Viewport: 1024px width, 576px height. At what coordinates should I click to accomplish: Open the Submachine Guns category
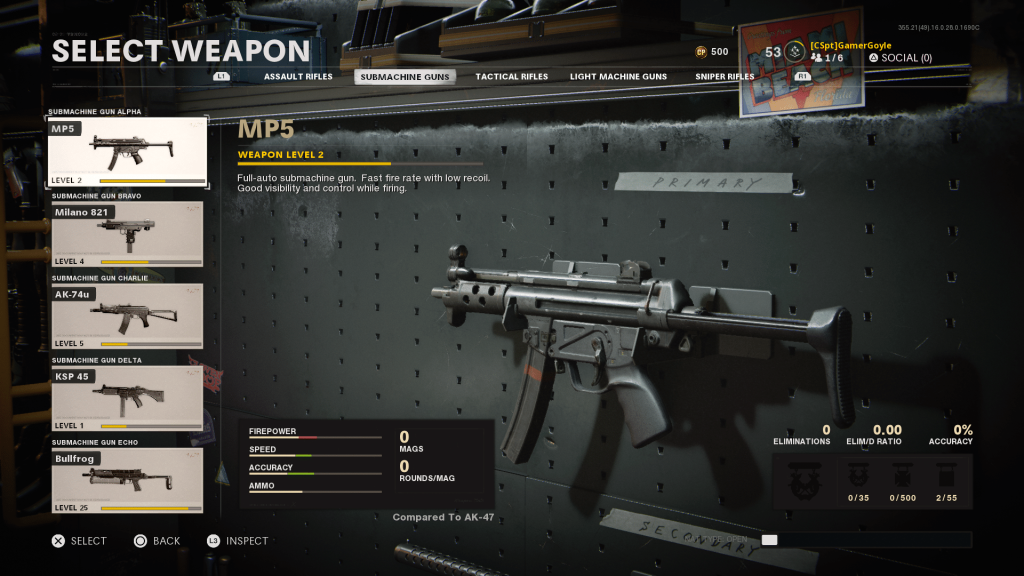pos(405,77)
